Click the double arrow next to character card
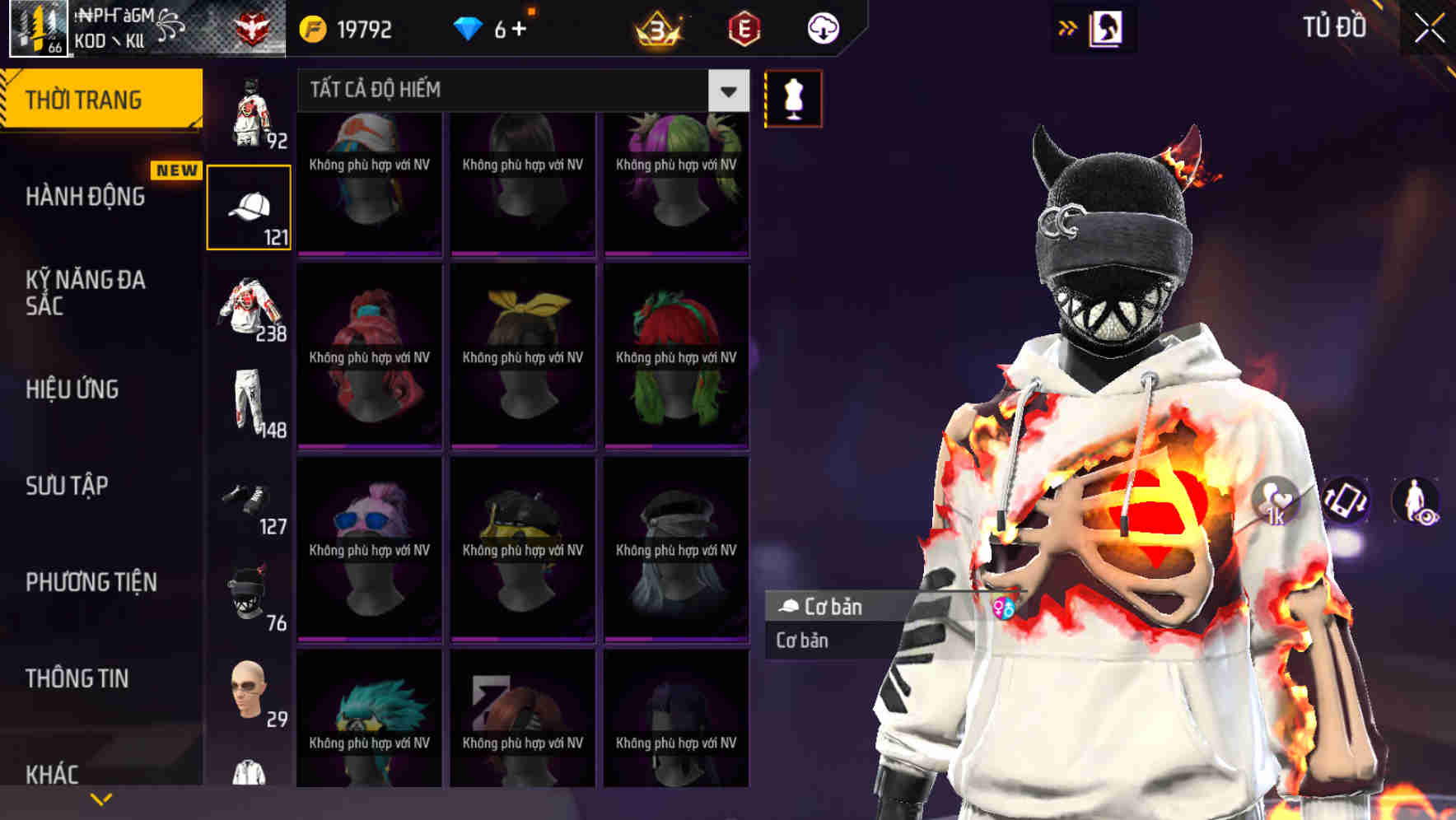The height and width of the screenshot is (820, 1456). (x=1068, y=27)
